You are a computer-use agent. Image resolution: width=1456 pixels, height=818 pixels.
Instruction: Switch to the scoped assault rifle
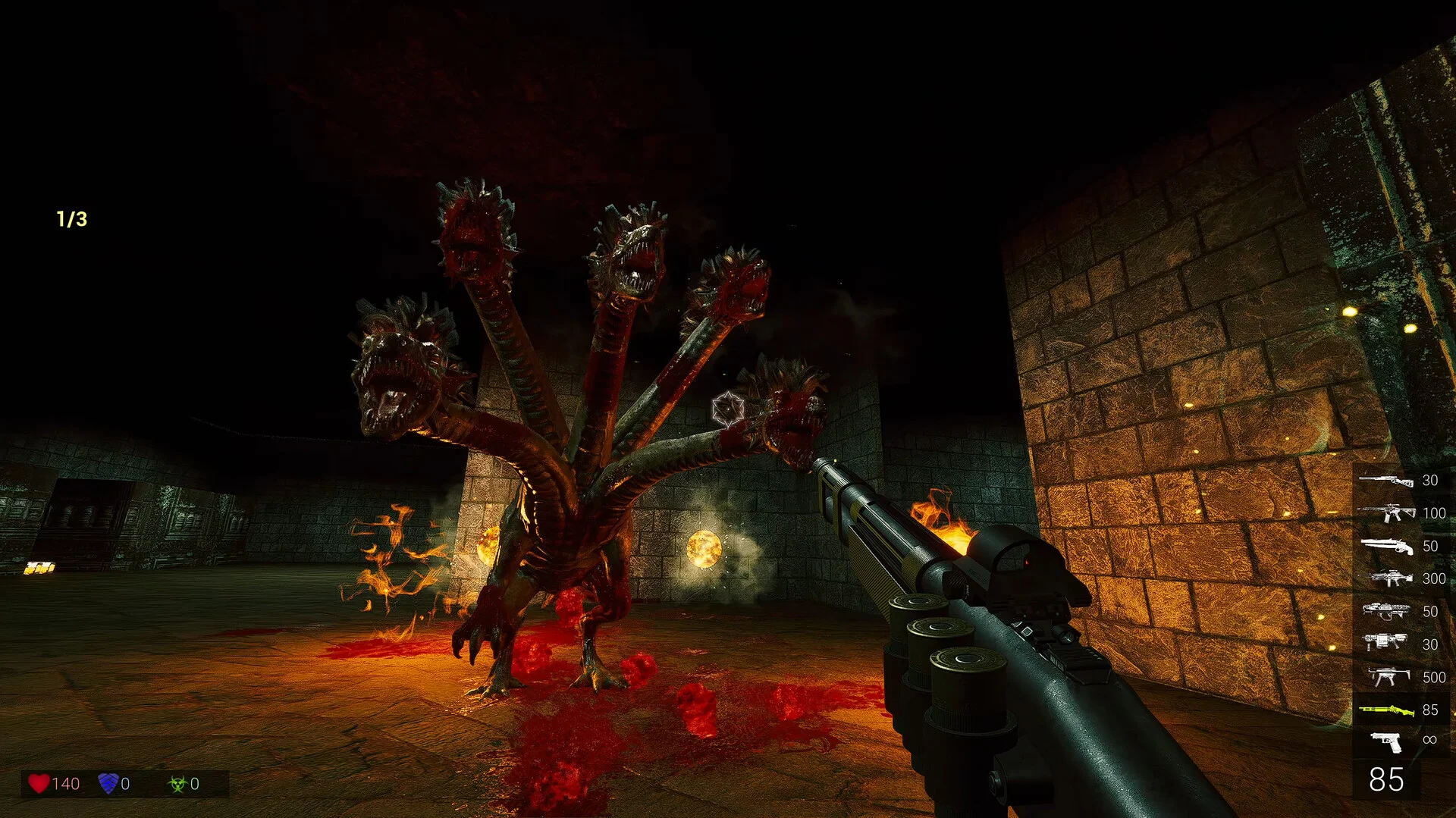tap(1385, 513)
